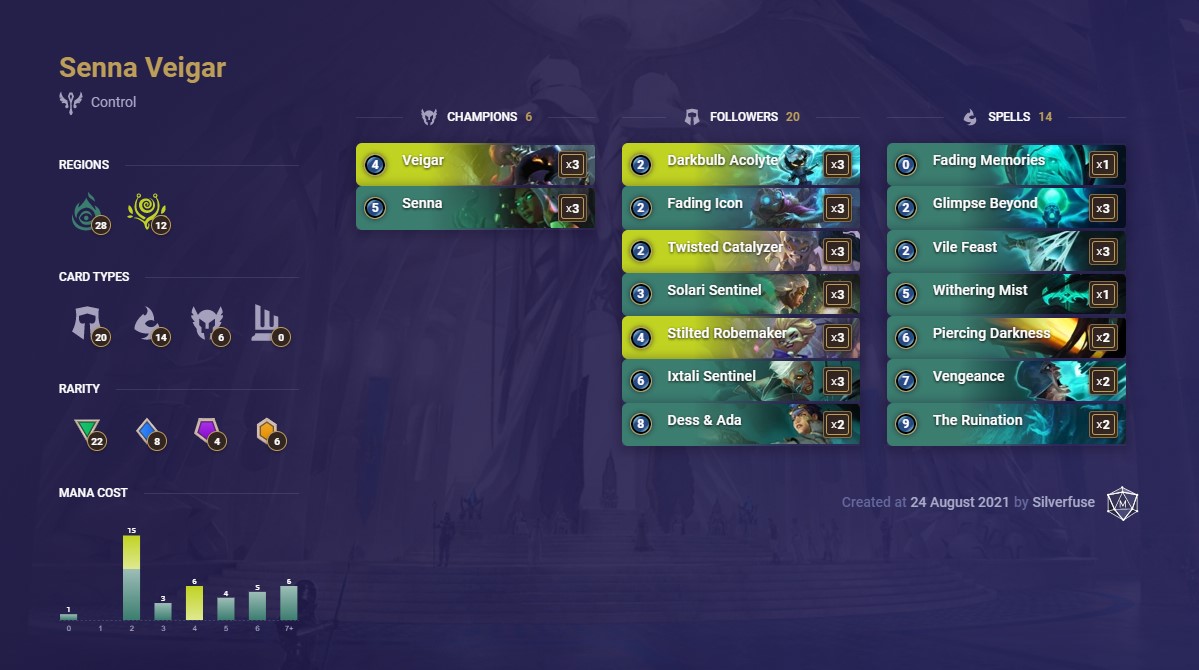Open the Silverfuse author profile link
The height and width of the screenshot is (670, 1199).
tap(1063, 502)
